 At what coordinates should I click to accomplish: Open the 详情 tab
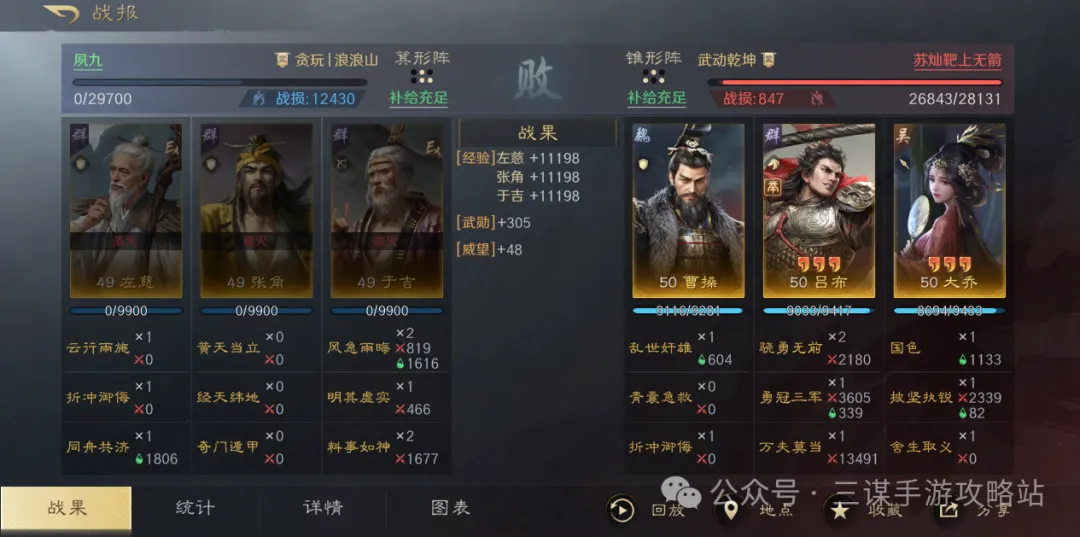323,508
